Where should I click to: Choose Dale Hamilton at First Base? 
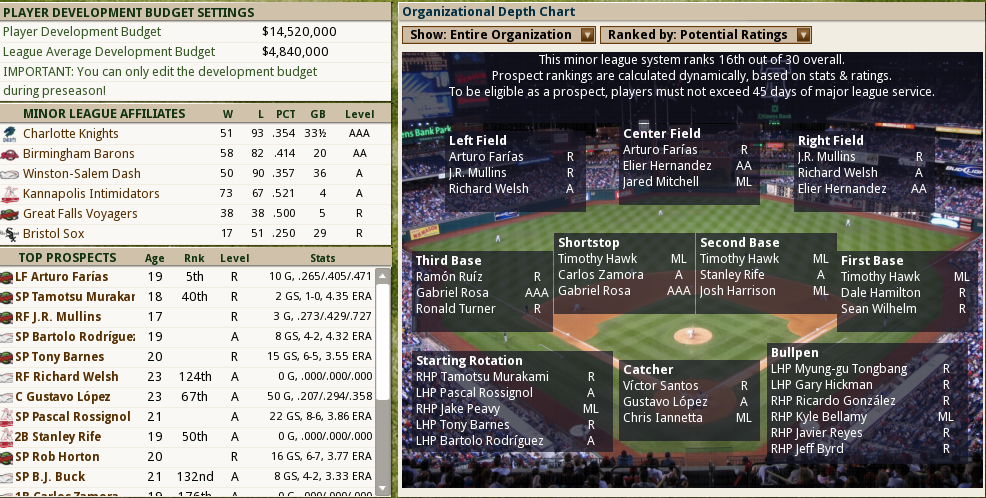881,293
